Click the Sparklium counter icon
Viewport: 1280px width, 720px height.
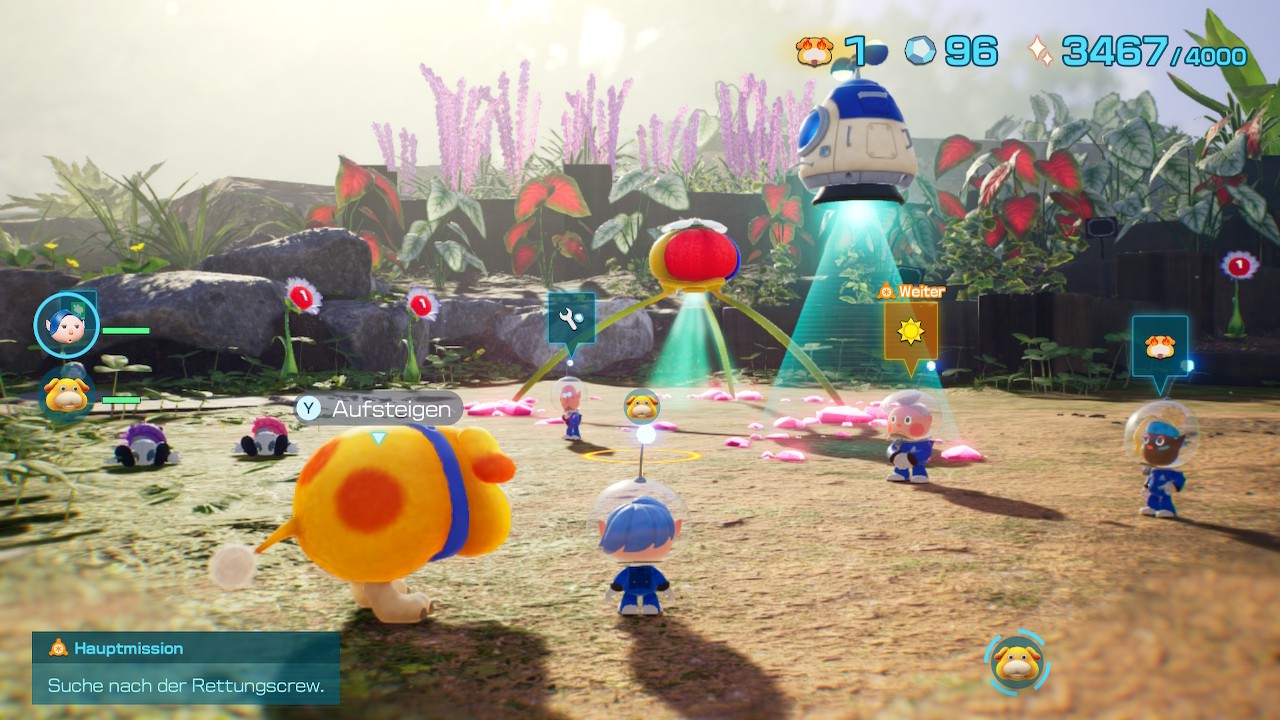click(1040, 51)
